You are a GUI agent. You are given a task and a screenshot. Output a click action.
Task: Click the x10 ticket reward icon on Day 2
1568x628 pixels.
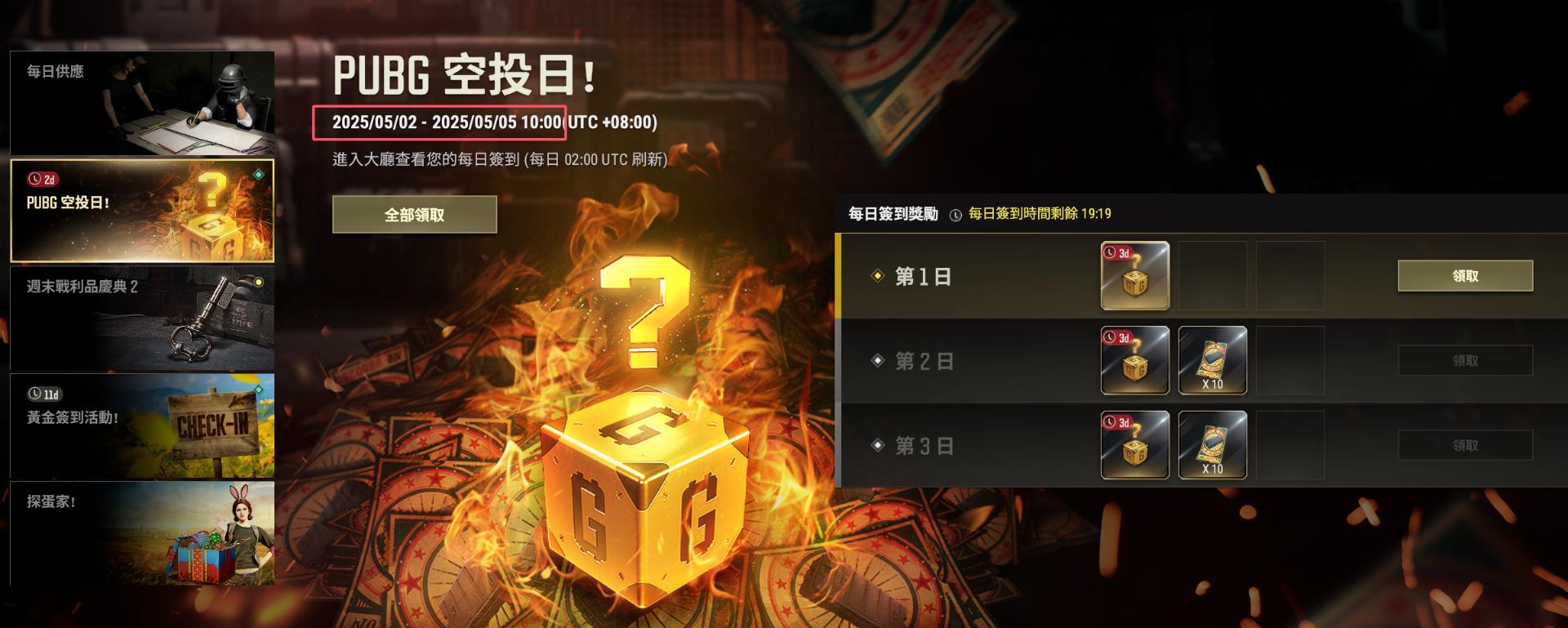click(x=1211, y=360)
